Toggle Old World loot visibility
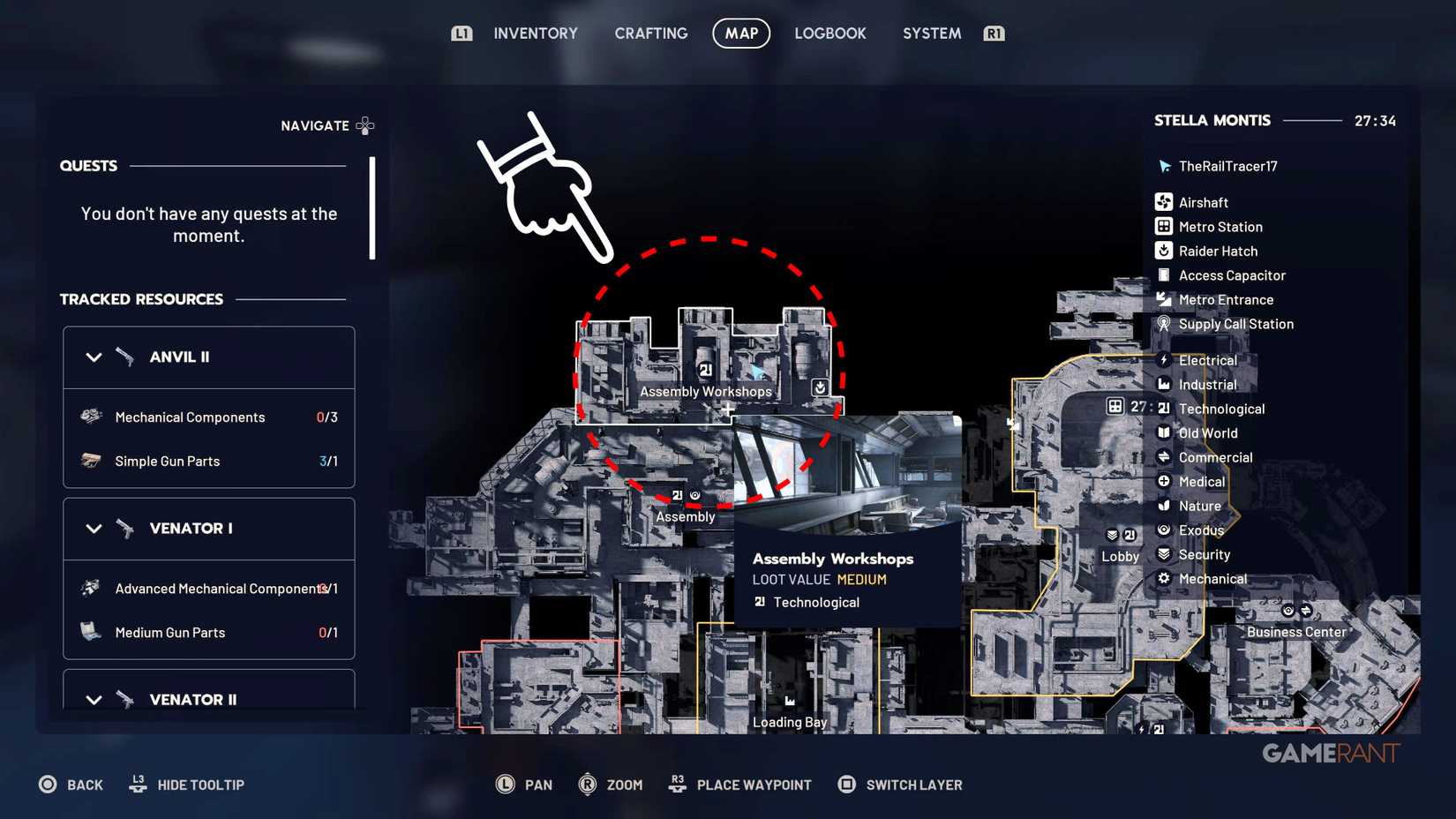This screenshot has width=1456, height=819. tap(1164, 432)
